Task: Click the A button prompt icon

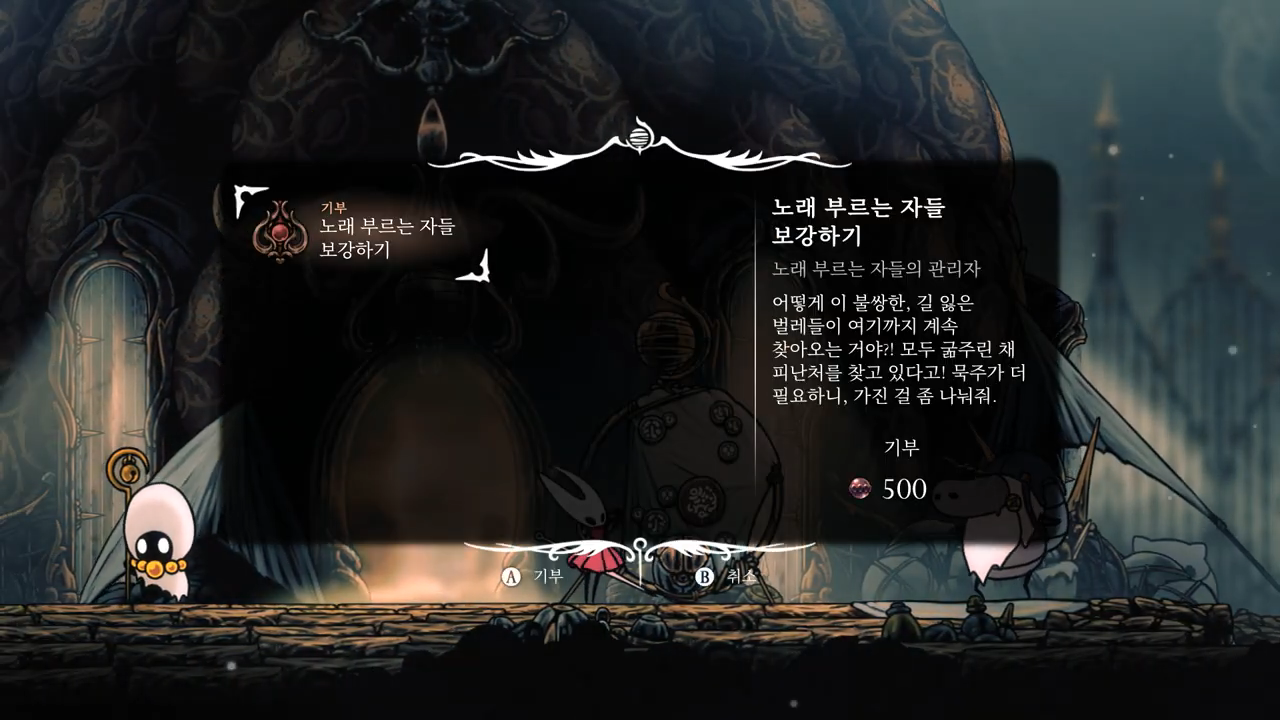Action: point(510,576)
